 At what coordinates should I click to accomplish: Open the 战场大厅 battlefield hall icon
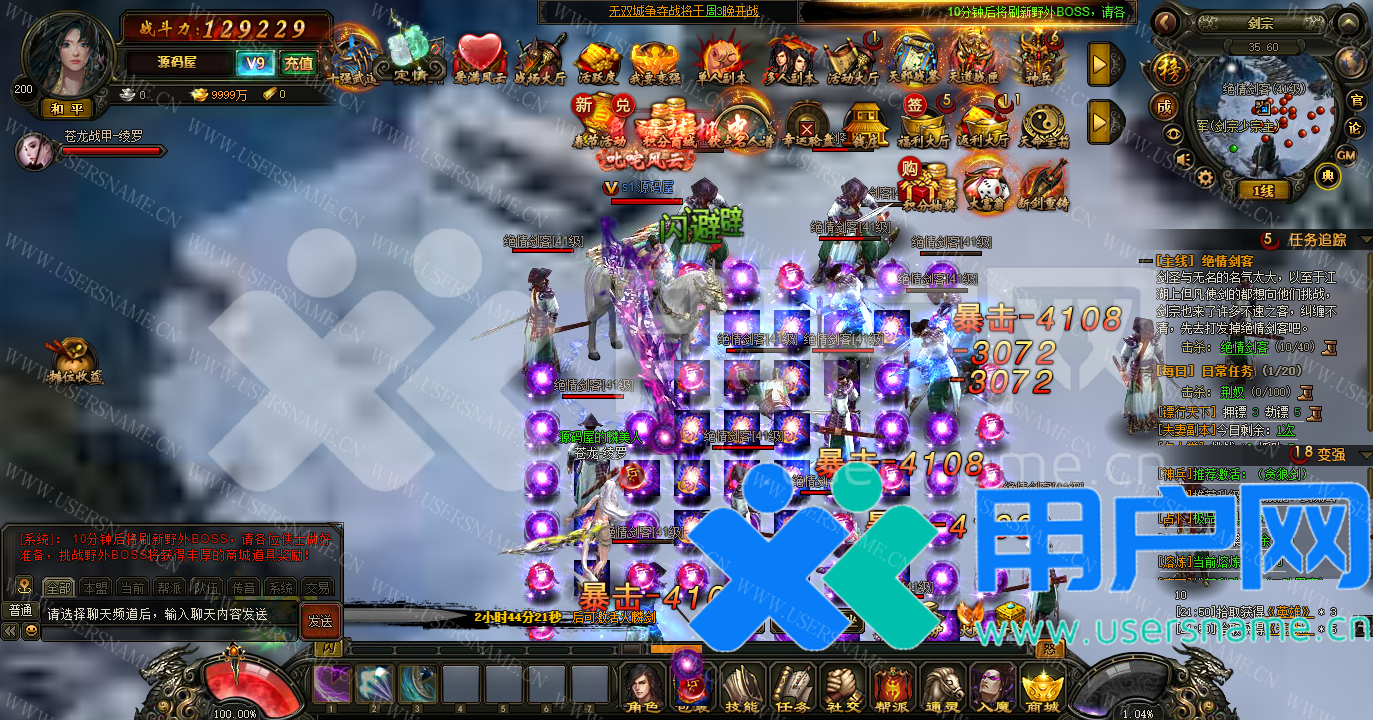[538, 58]
